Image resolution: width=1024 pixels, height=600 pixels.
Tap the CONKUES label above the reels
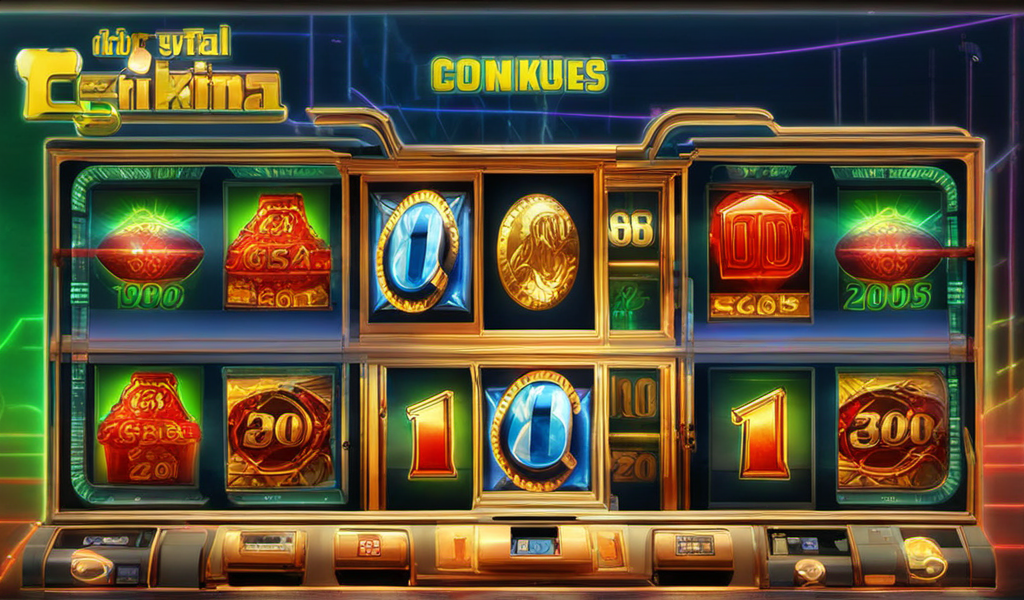click(x=518, y=76)
